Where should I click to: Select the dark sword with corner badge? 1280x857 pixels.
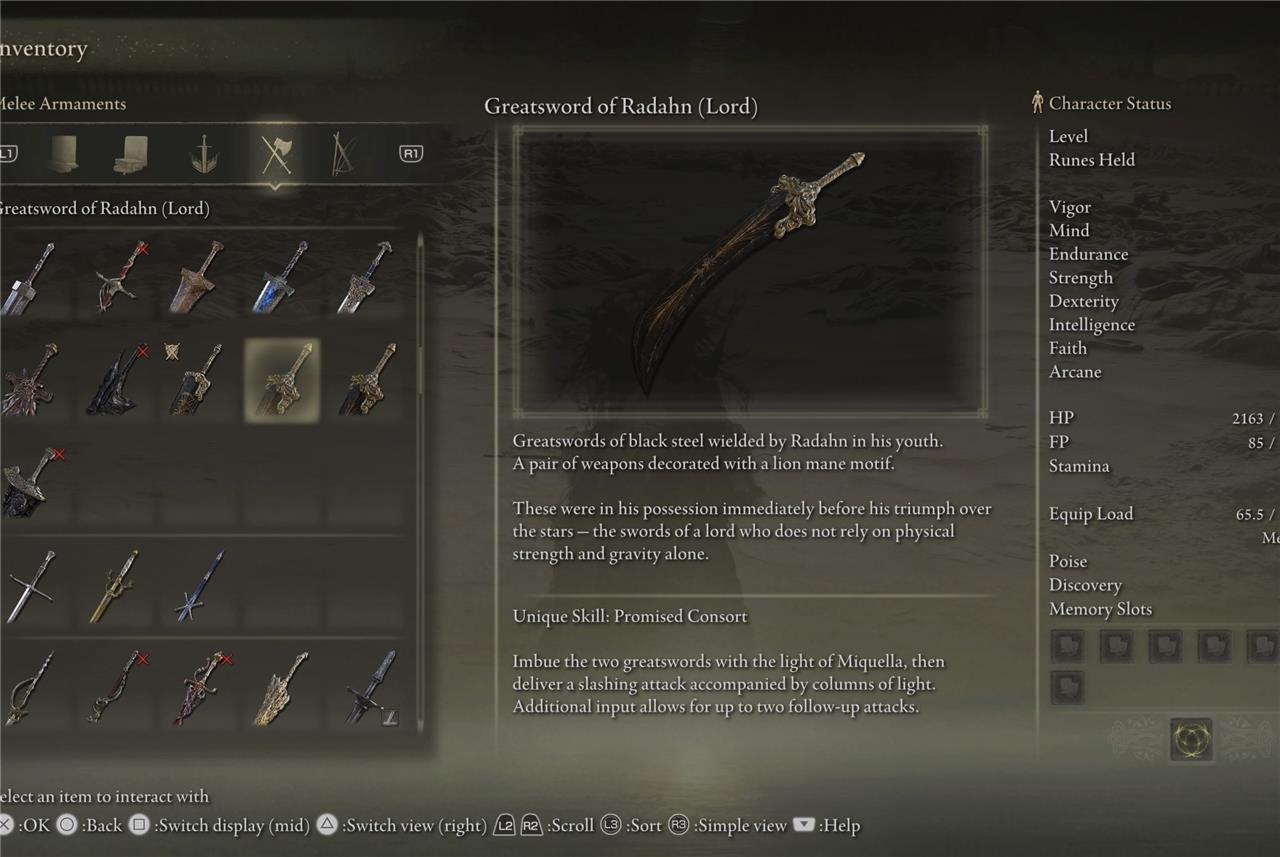point(368,688)
